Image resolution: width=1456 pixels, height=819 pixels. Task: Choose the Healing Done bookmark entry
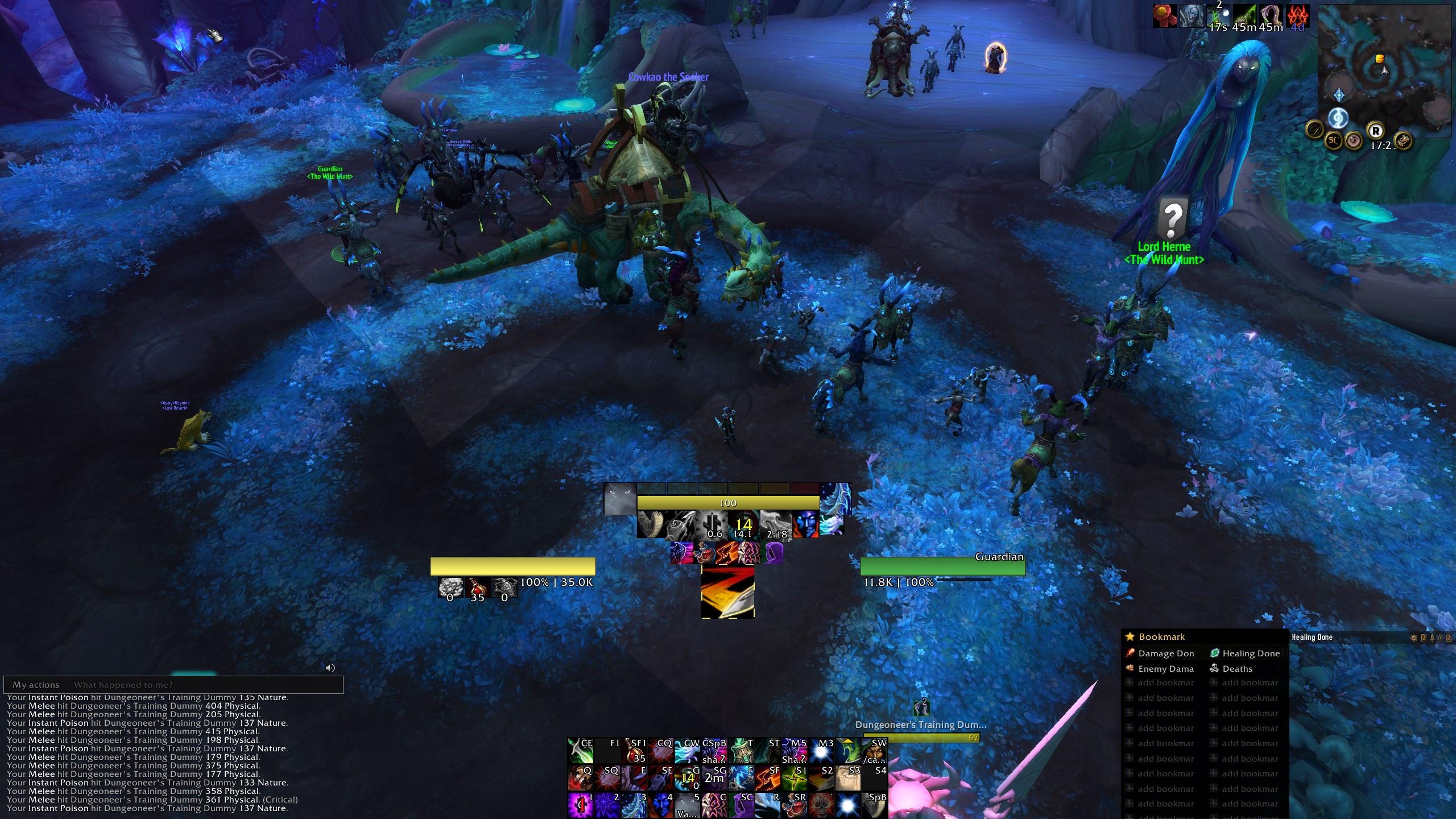click(1250, 653)
